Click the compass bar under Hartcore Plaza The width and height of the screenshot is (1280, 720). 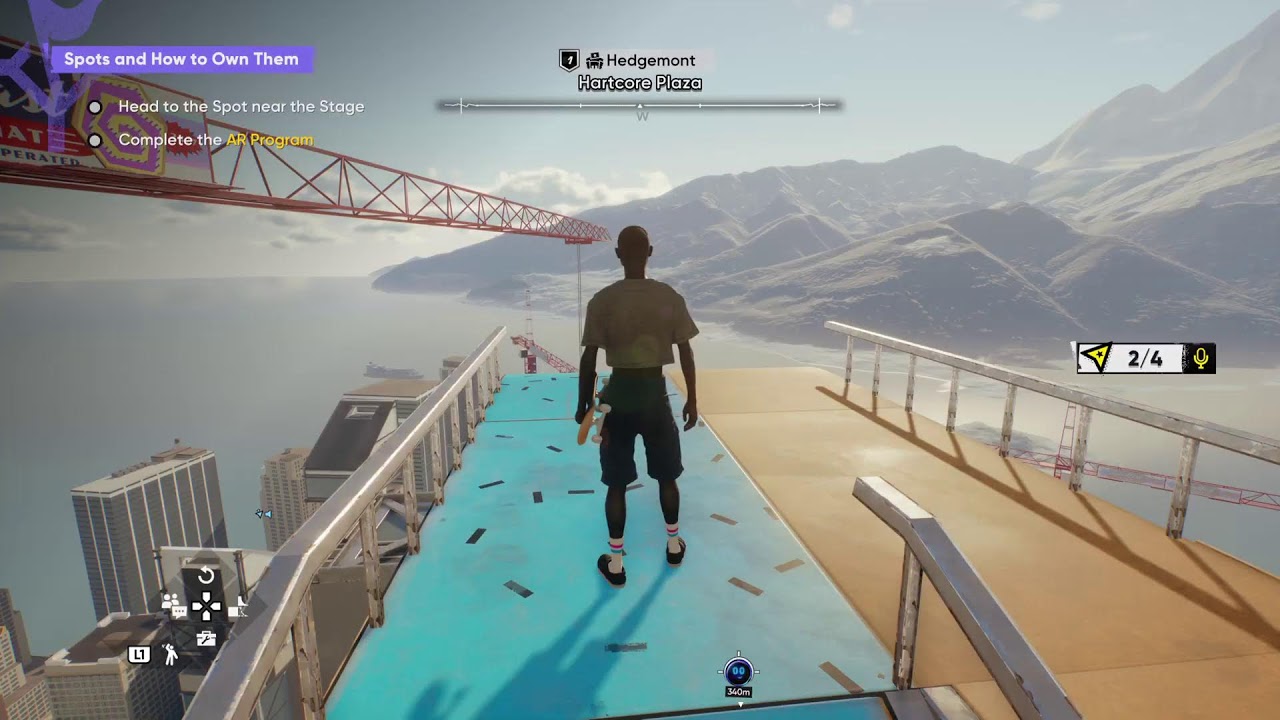click(x=640, y=104)
